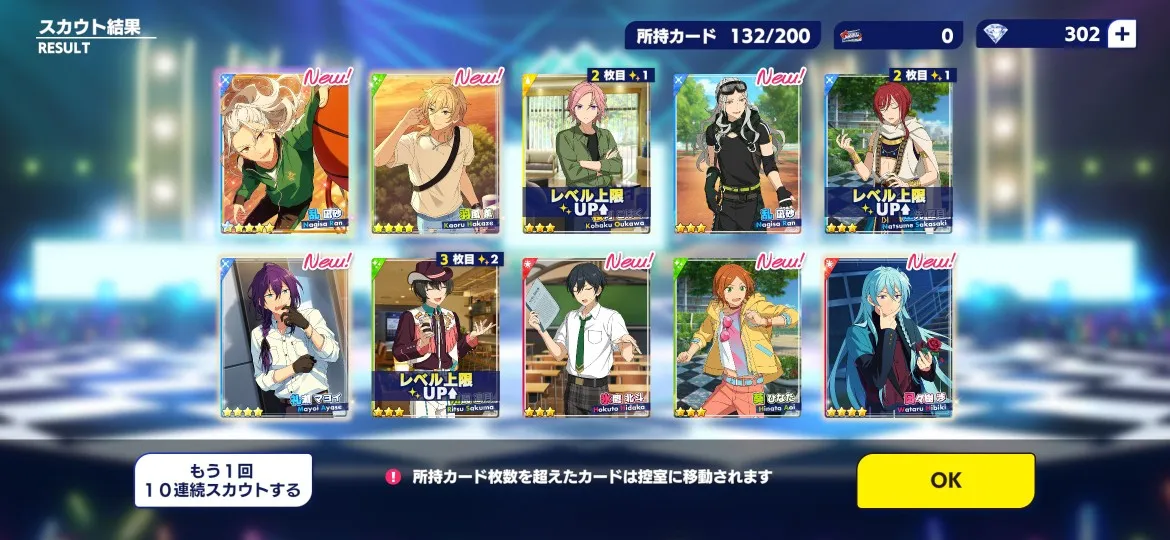
Task: Select Nagisa Ran's black outfit card
Action: point(737,153)
